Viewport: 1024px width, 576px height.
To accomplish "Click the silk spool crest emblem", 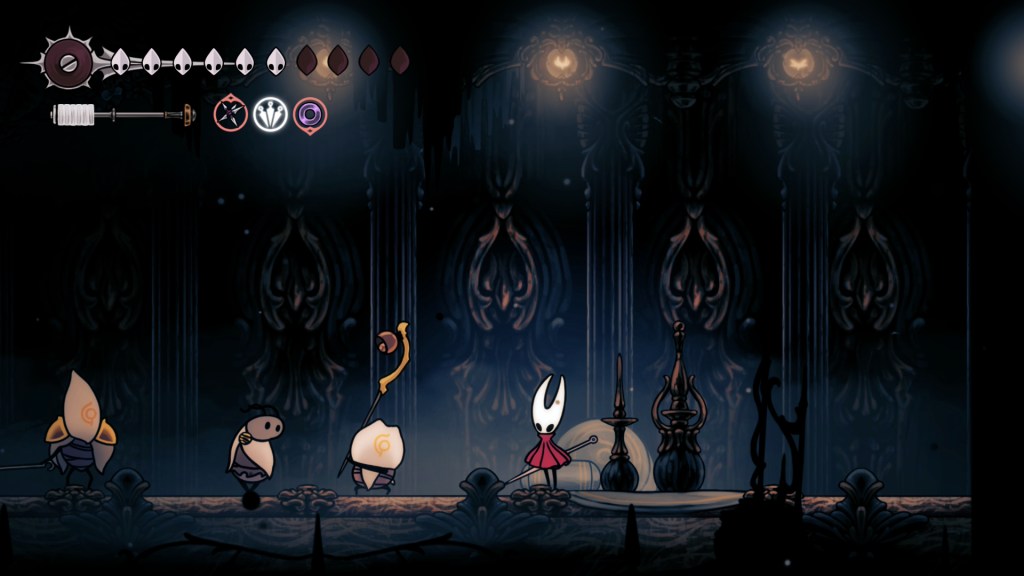I will (x=68, y=62).
